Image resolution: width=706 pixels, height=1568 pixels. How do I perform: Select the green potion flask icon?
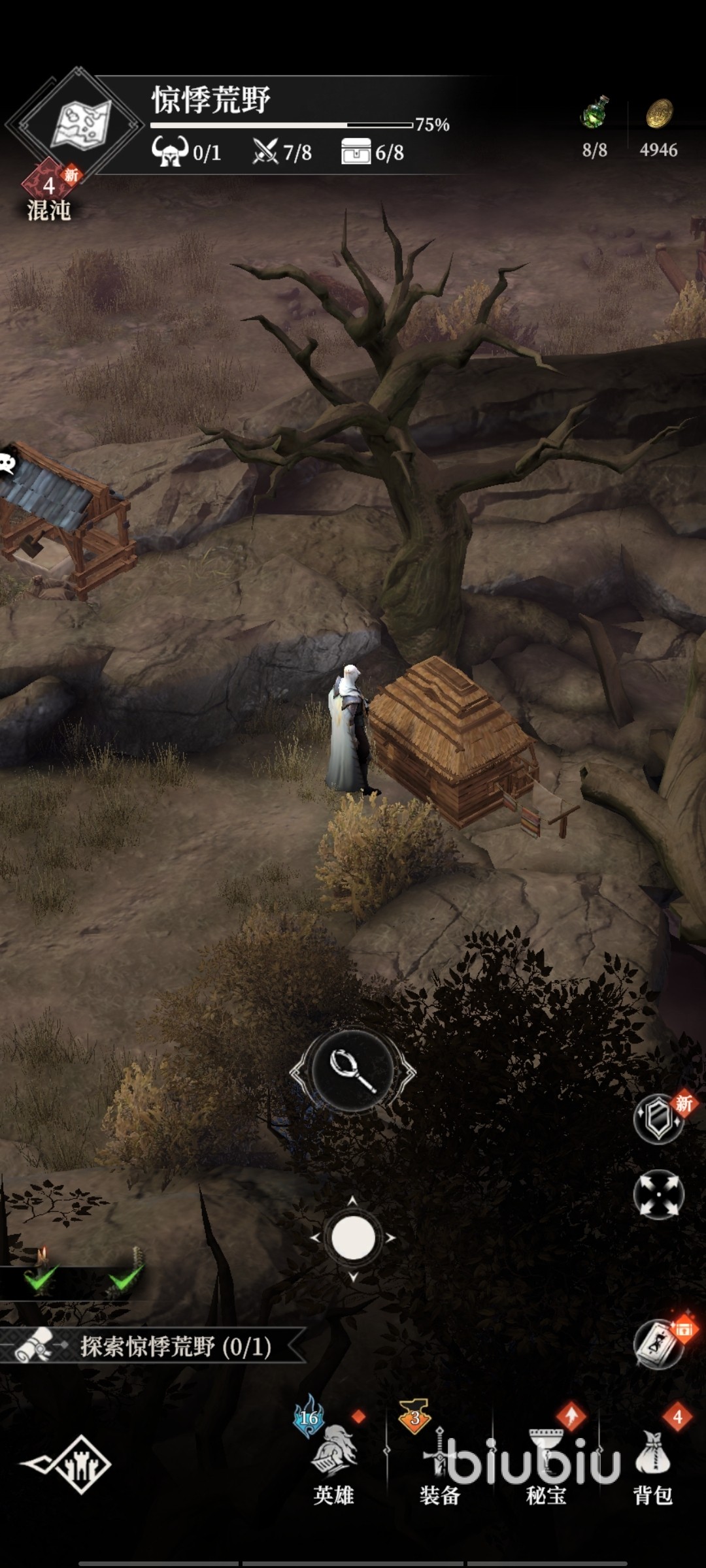pyautogui.click(x=595, y=113)
